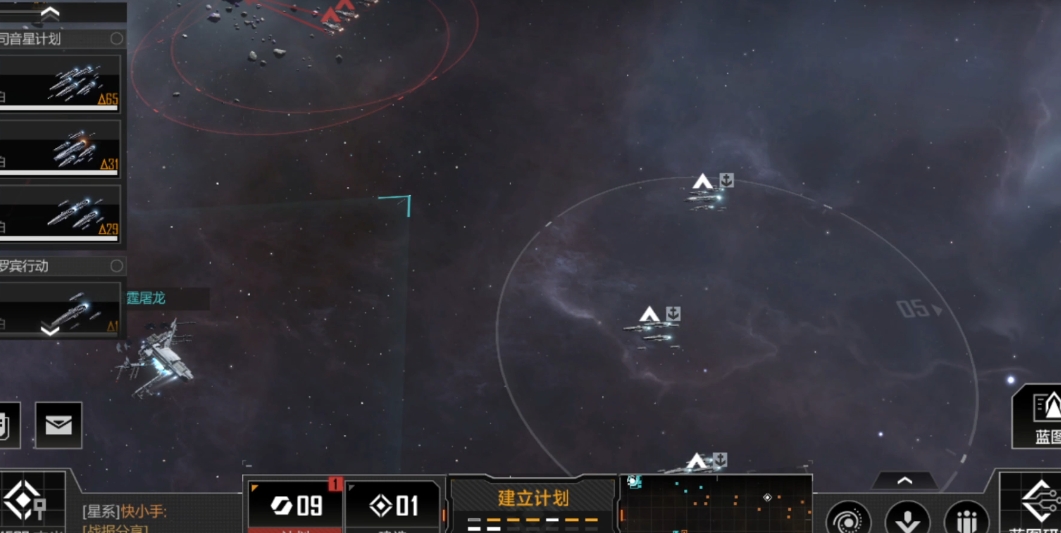Open the star system chat line
The image size is (1061, 533).
tap(125, 512)
